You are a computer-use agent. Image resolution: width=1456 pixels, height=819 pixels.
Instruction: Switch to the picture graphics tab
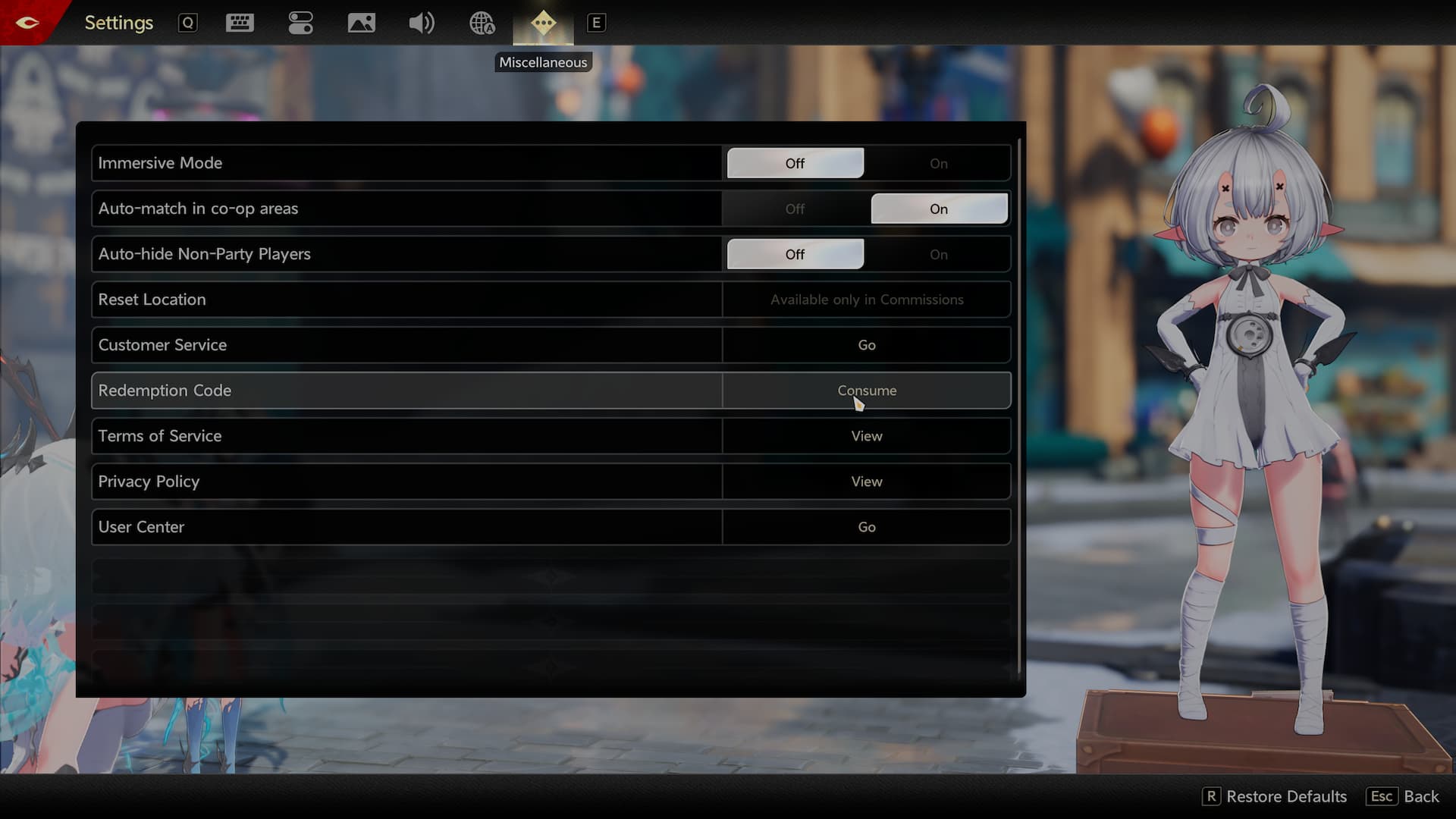tap(361, 23)
